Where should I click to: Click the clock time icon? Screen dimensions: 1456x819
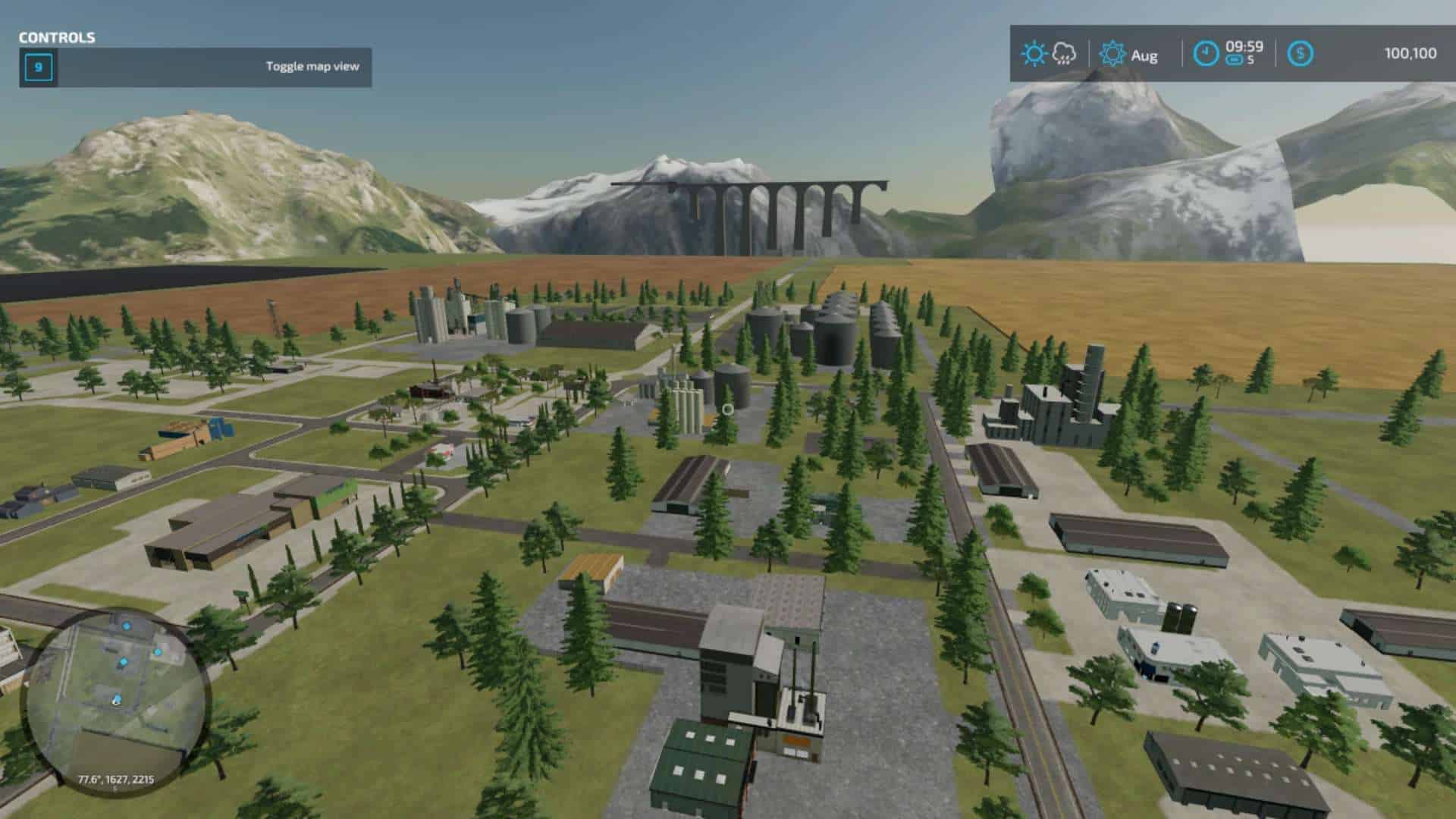pyautogui.click(x=1206, y=54)
